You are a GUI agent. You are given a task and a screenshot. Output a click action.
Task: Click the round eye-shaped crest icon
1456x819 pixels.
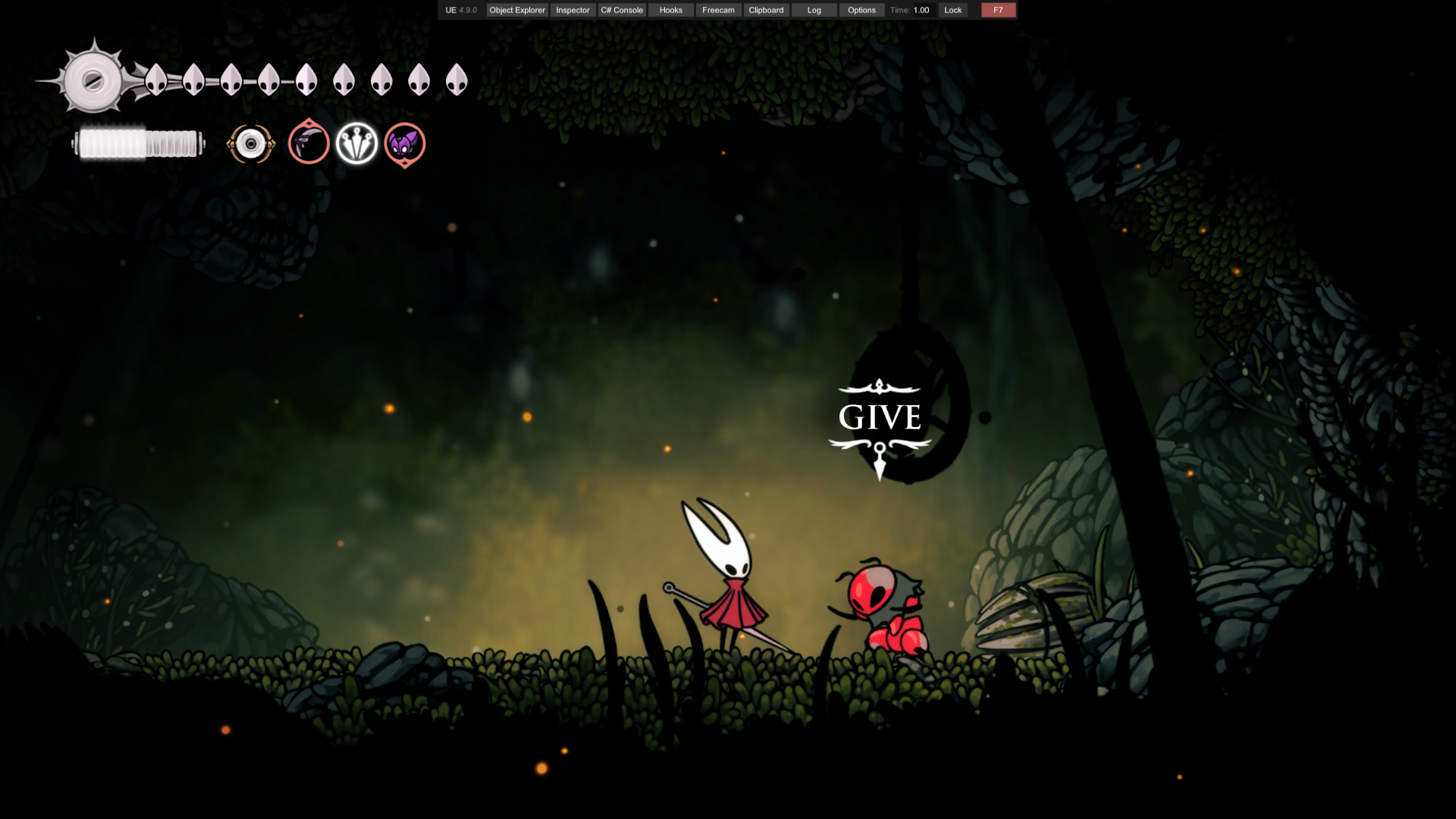tap(251, 143)
